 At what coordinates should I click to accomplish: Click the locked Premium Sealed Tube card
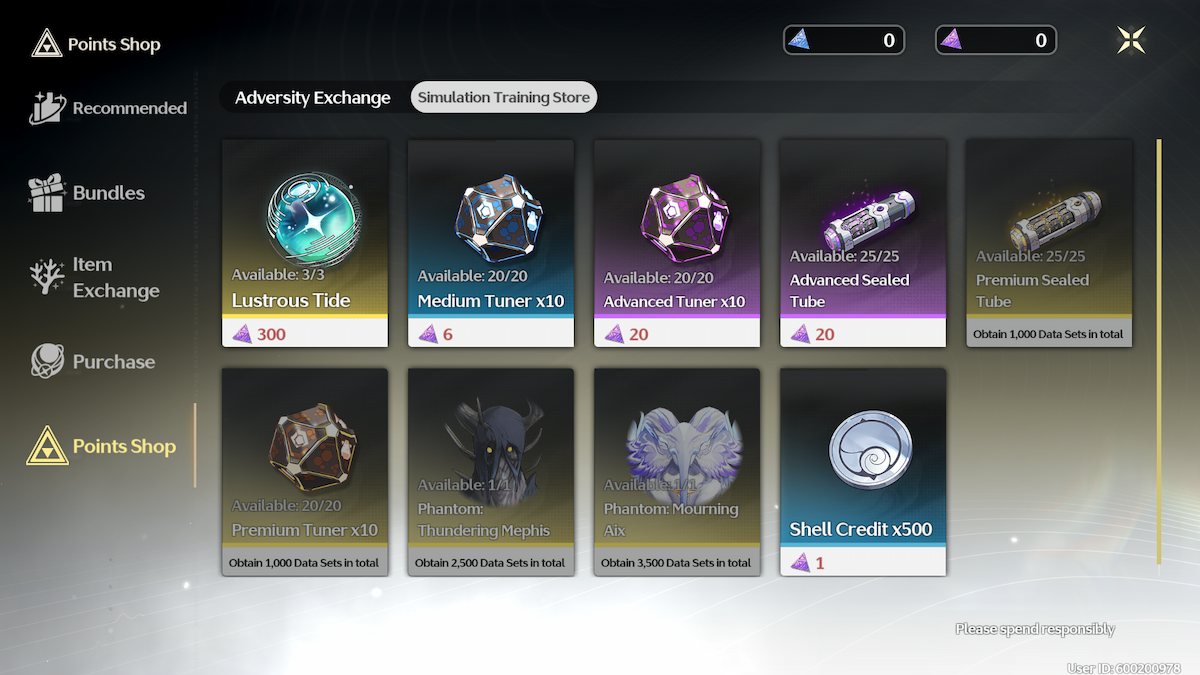[1049, 243]
